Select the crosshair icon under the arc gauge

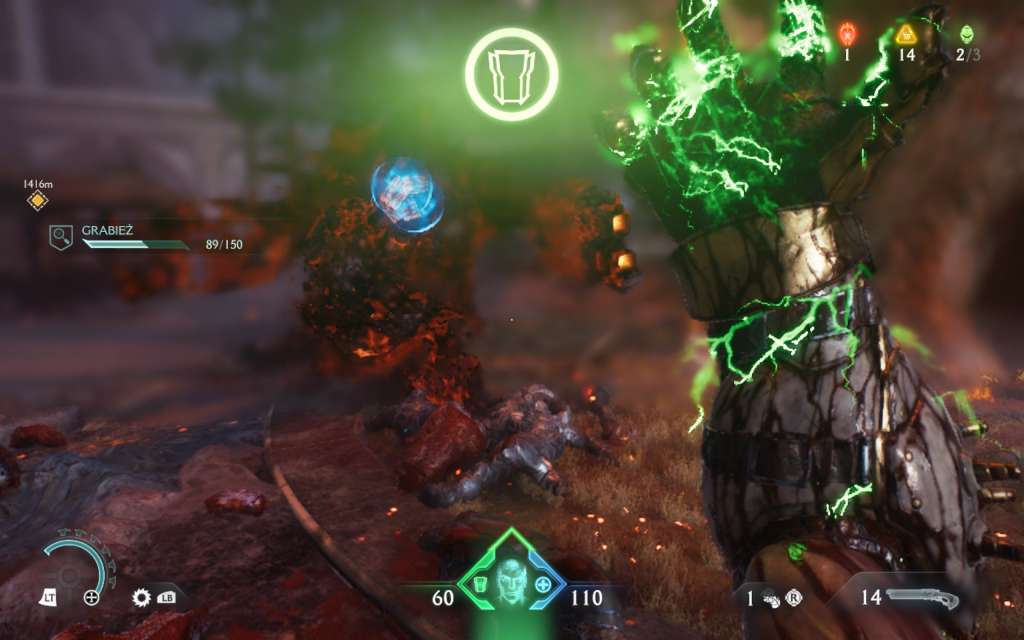(x=91, y=598)
